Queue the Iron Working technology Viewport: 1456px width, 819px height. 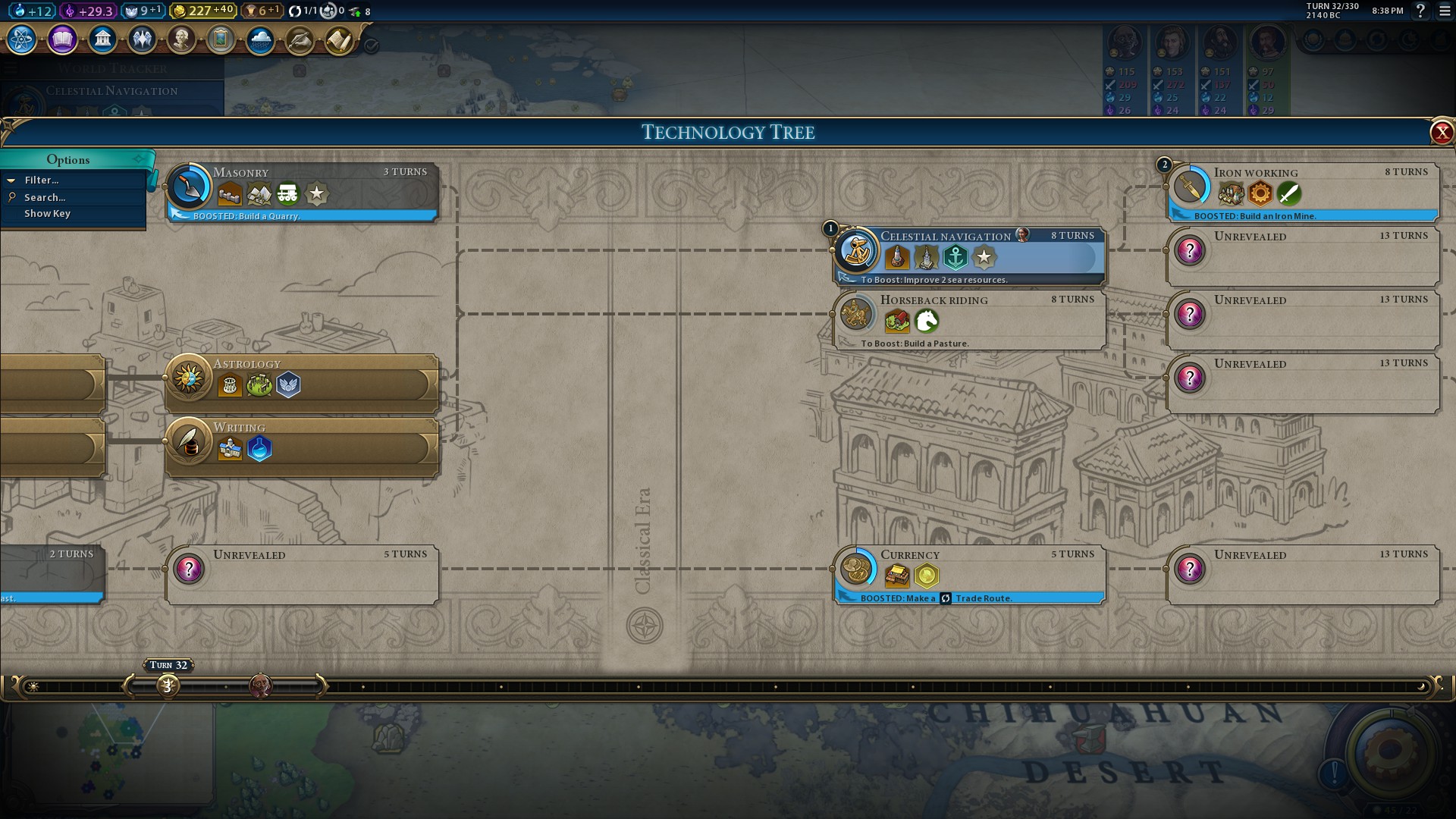coord(1303,191)
